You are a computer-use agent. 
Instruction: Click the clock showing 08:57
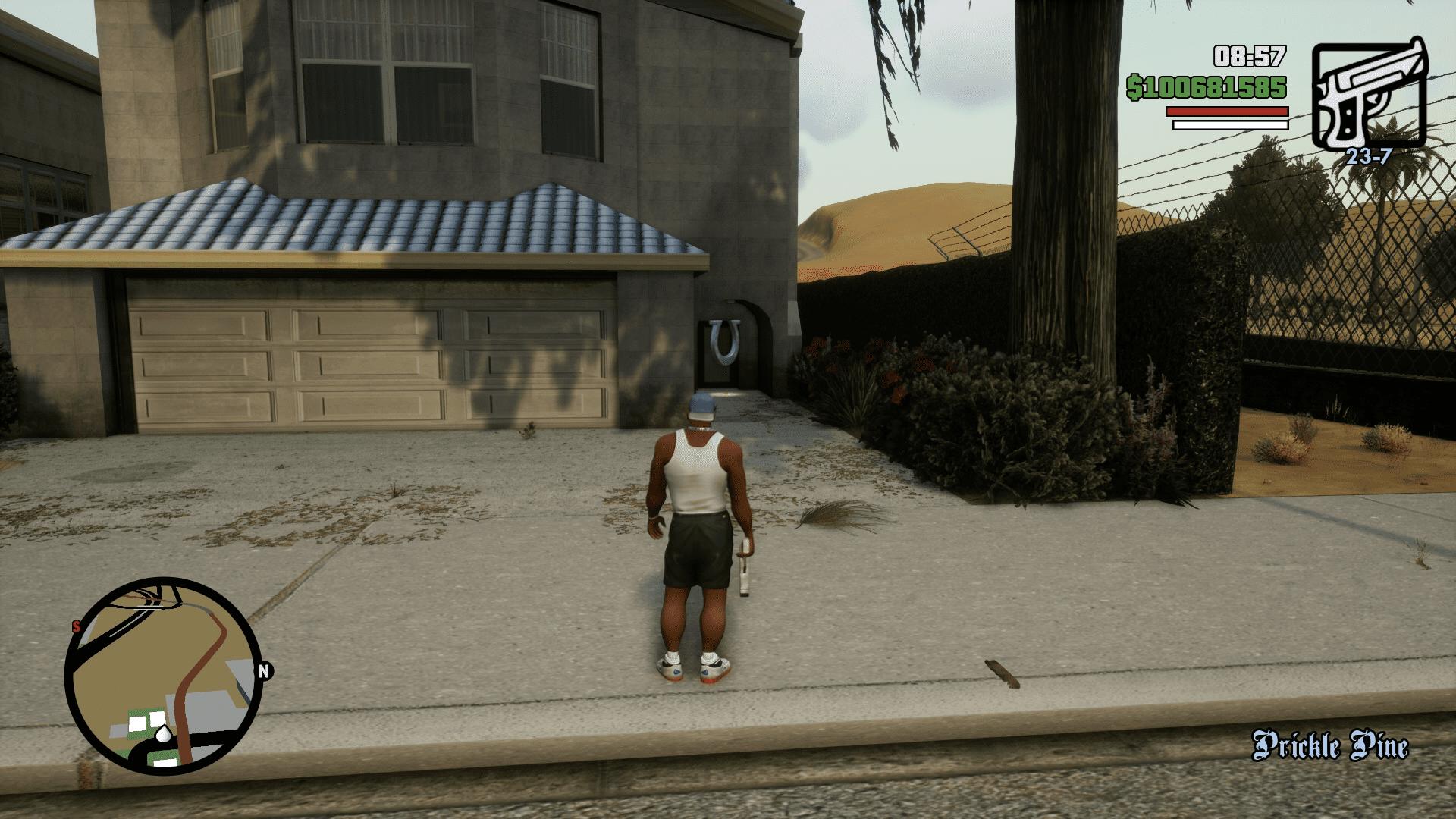pyautogui.click(x=1249, y=55)
